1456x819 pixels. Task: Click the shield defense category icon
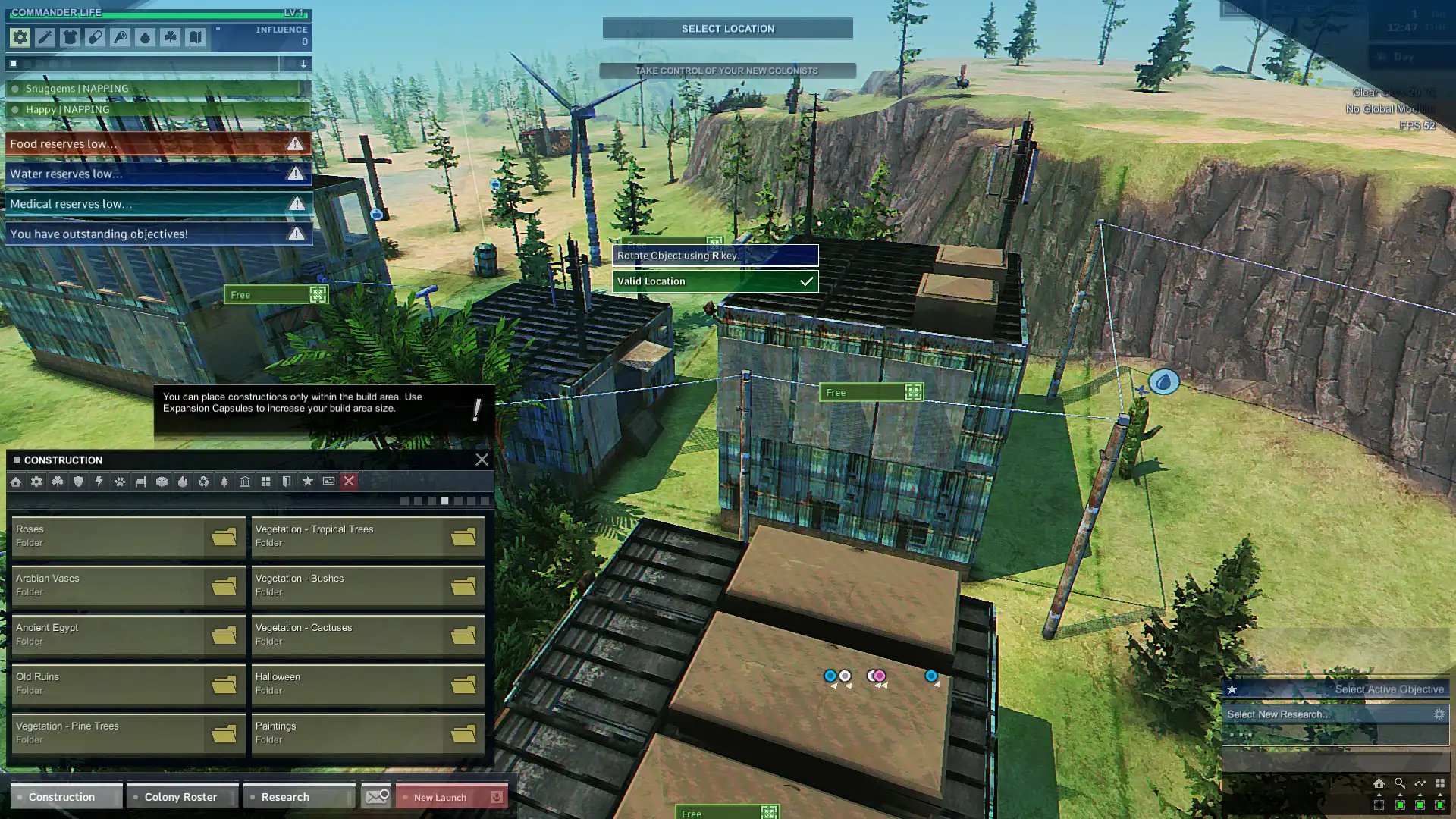click(x=77, y=481)
